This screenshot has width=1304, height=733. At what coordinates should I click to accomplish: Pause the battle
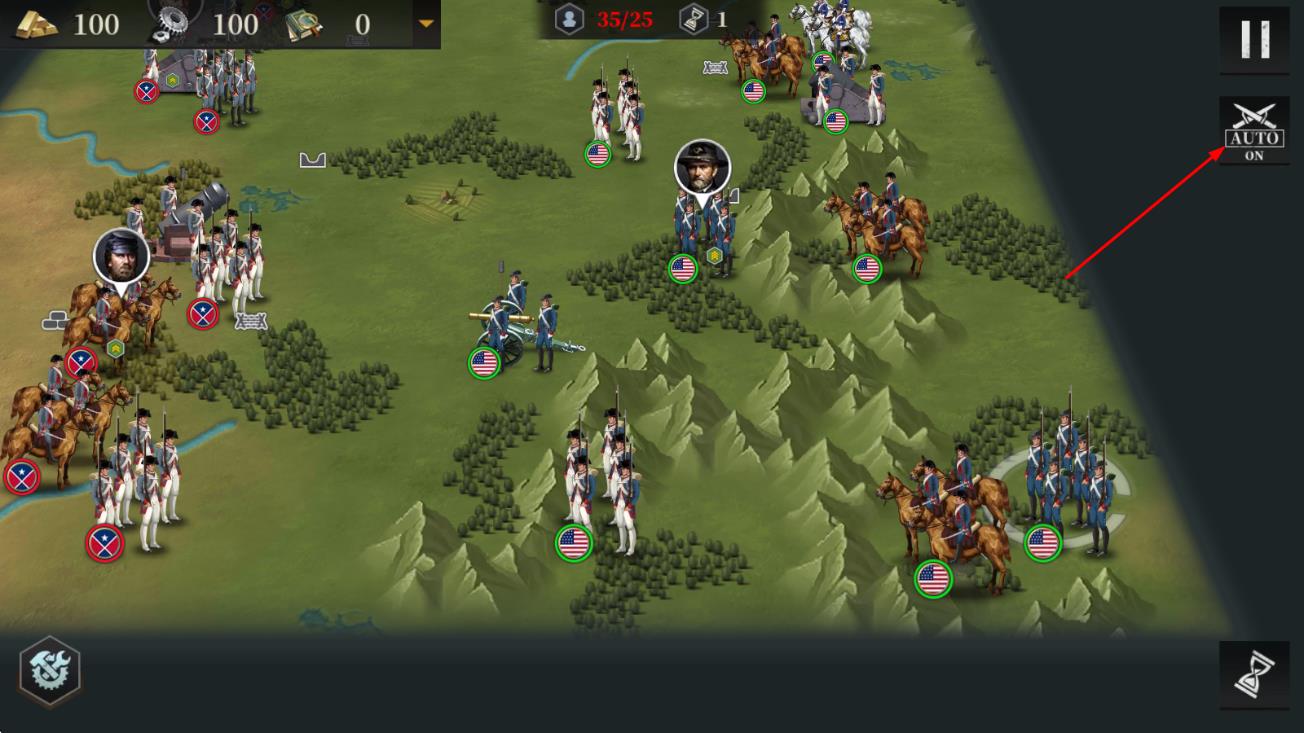coord(1254,40)
